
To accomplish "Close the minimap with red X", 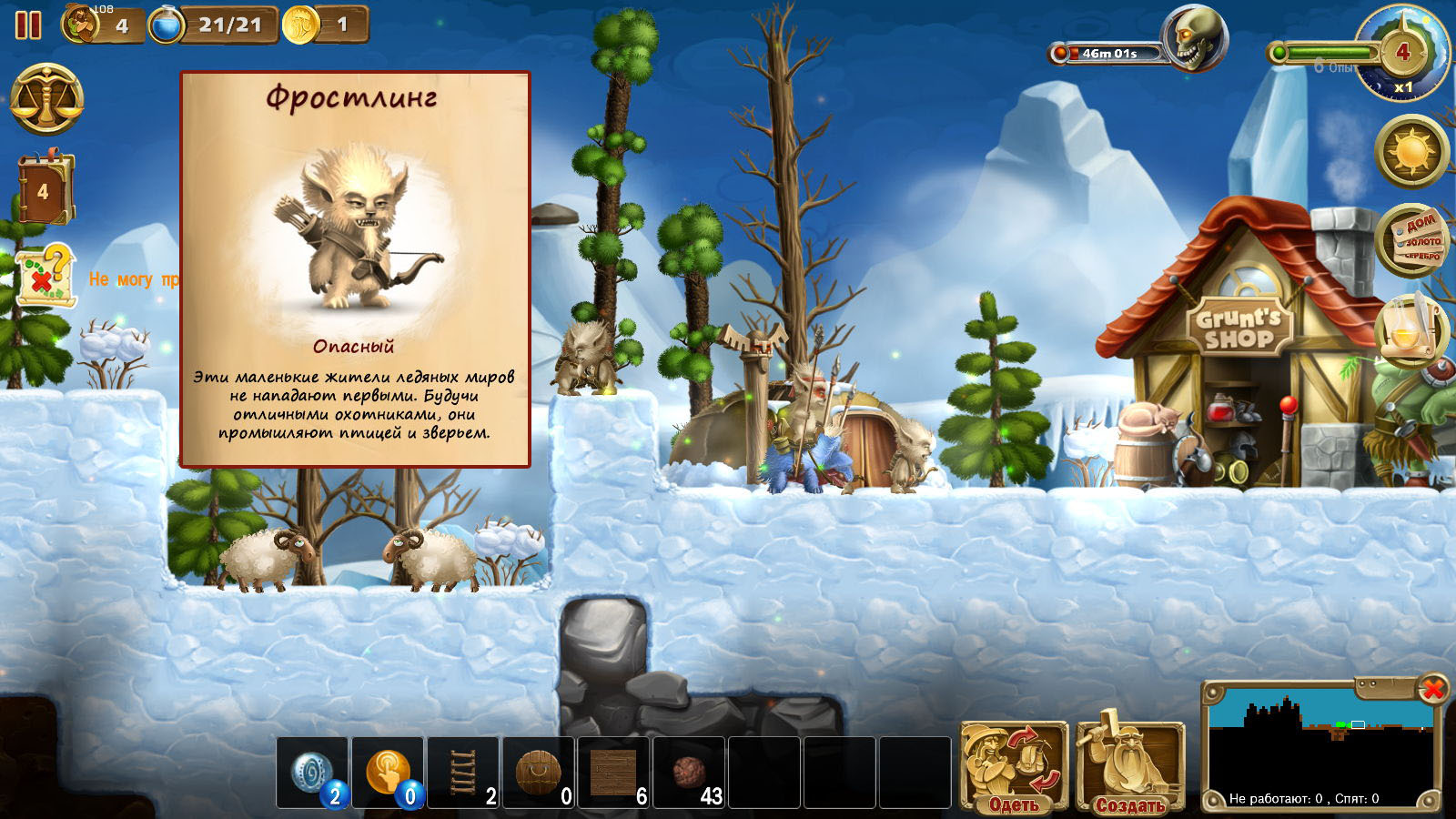I will point(1432,689).
